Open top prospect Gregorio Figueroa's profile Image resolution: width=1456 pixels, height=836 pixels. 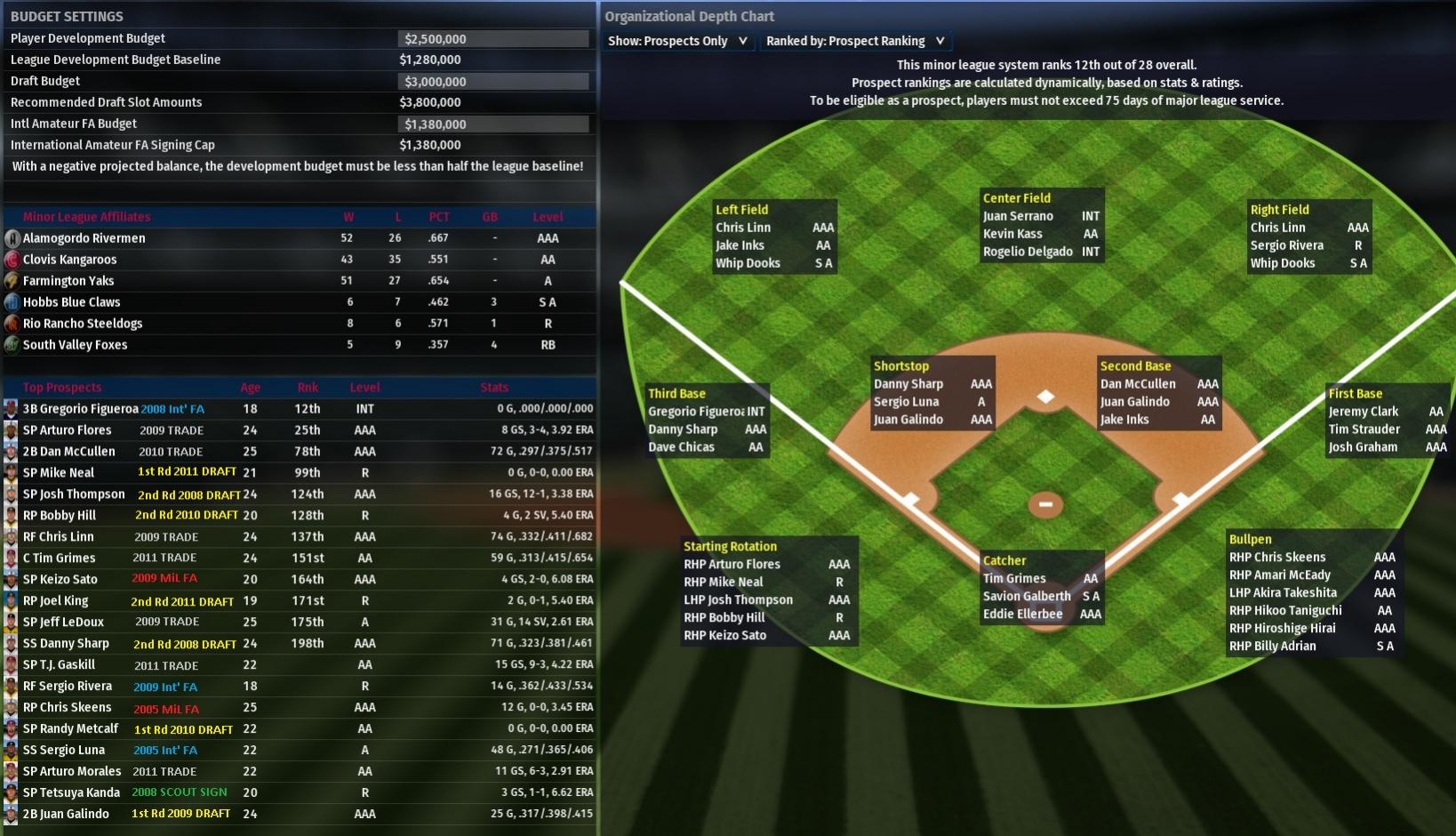(80, 409)
